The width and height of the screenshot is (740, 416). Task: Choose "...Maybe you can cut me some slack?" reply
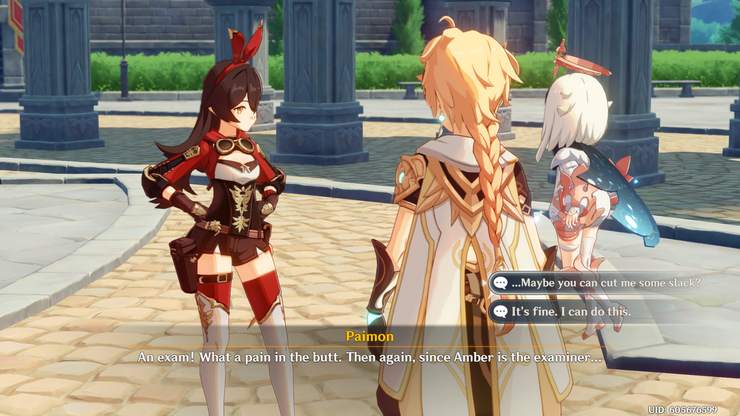click(x=606, y=283)
